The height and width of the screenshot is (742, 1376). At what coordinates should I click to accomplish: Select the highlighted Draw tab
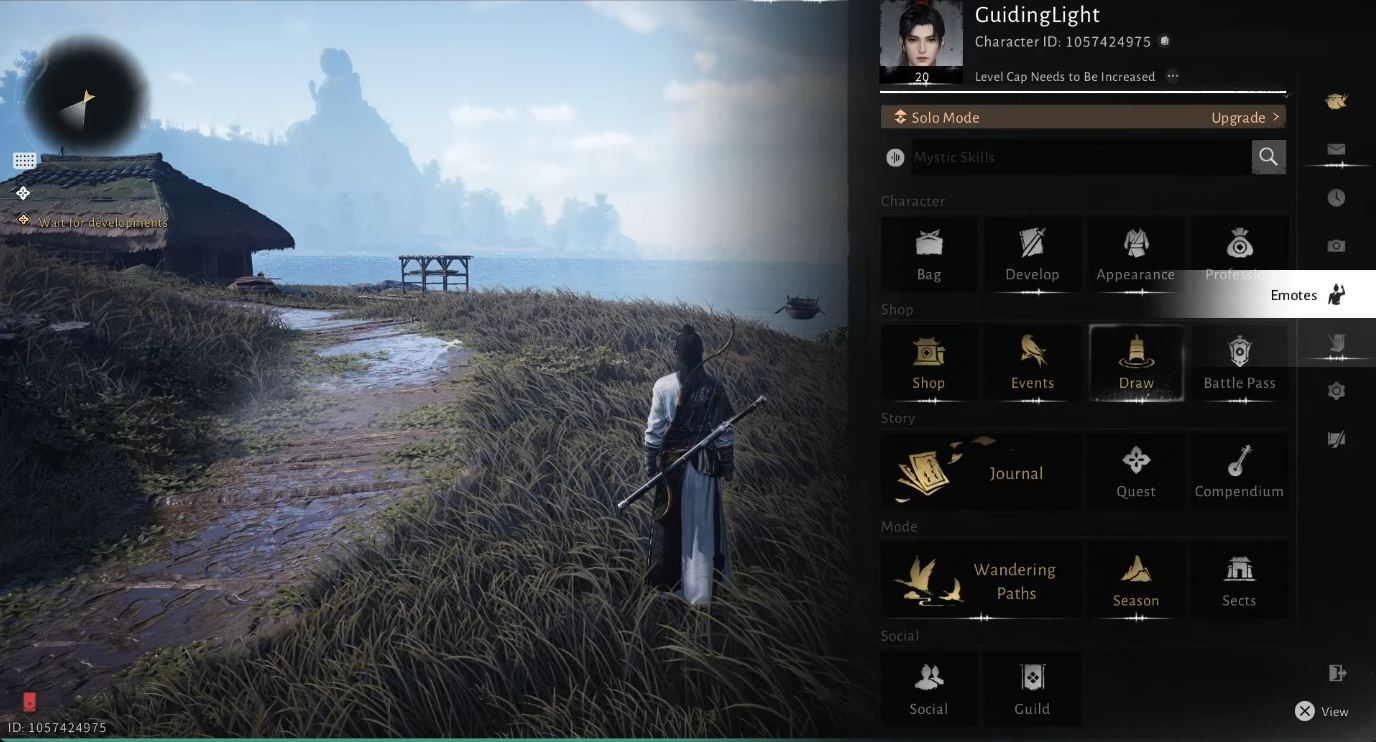pos(1135,363)
